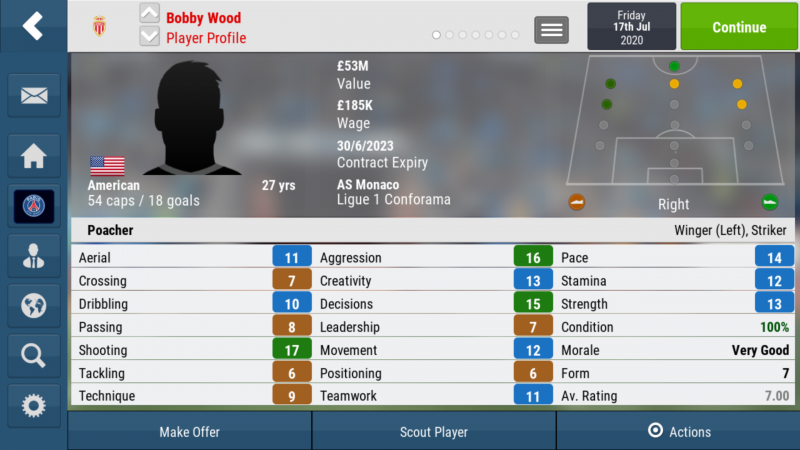Screen dimensions: 800x450
Task: Go to the home screen icon
Action: pos(33,155)
